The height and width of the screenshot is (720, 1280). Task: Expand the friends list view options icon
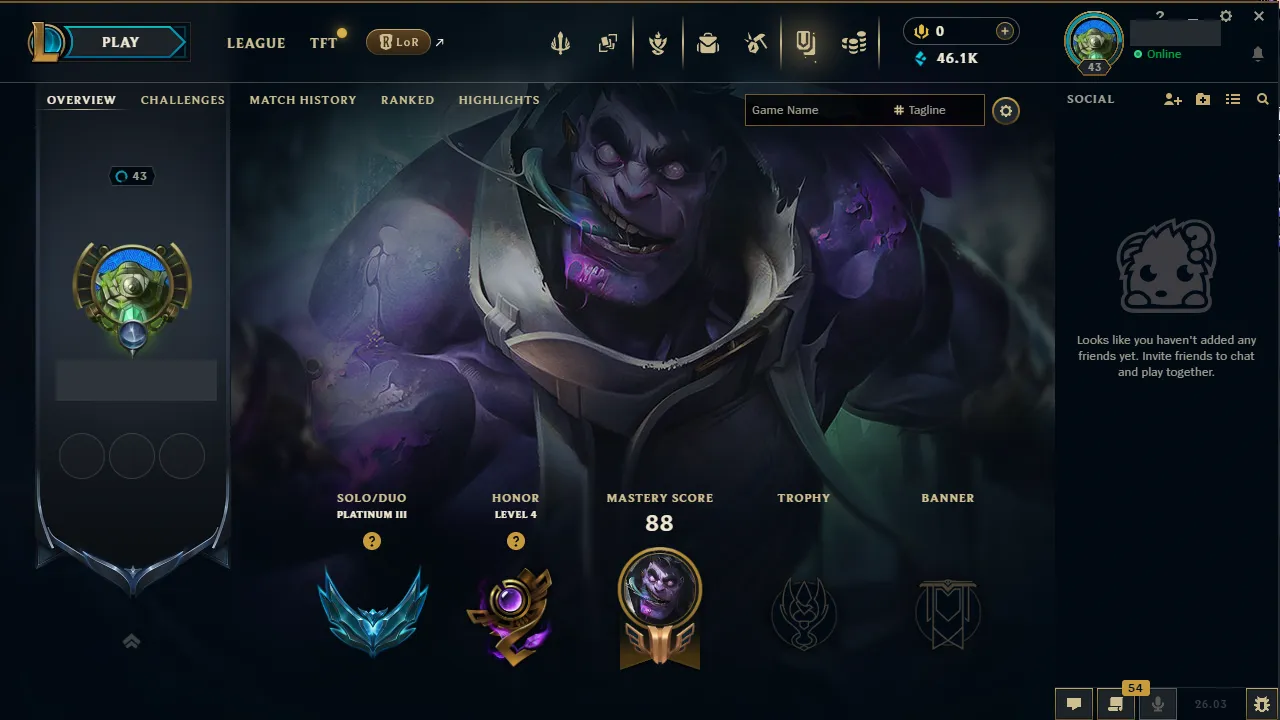(1233, 99)
